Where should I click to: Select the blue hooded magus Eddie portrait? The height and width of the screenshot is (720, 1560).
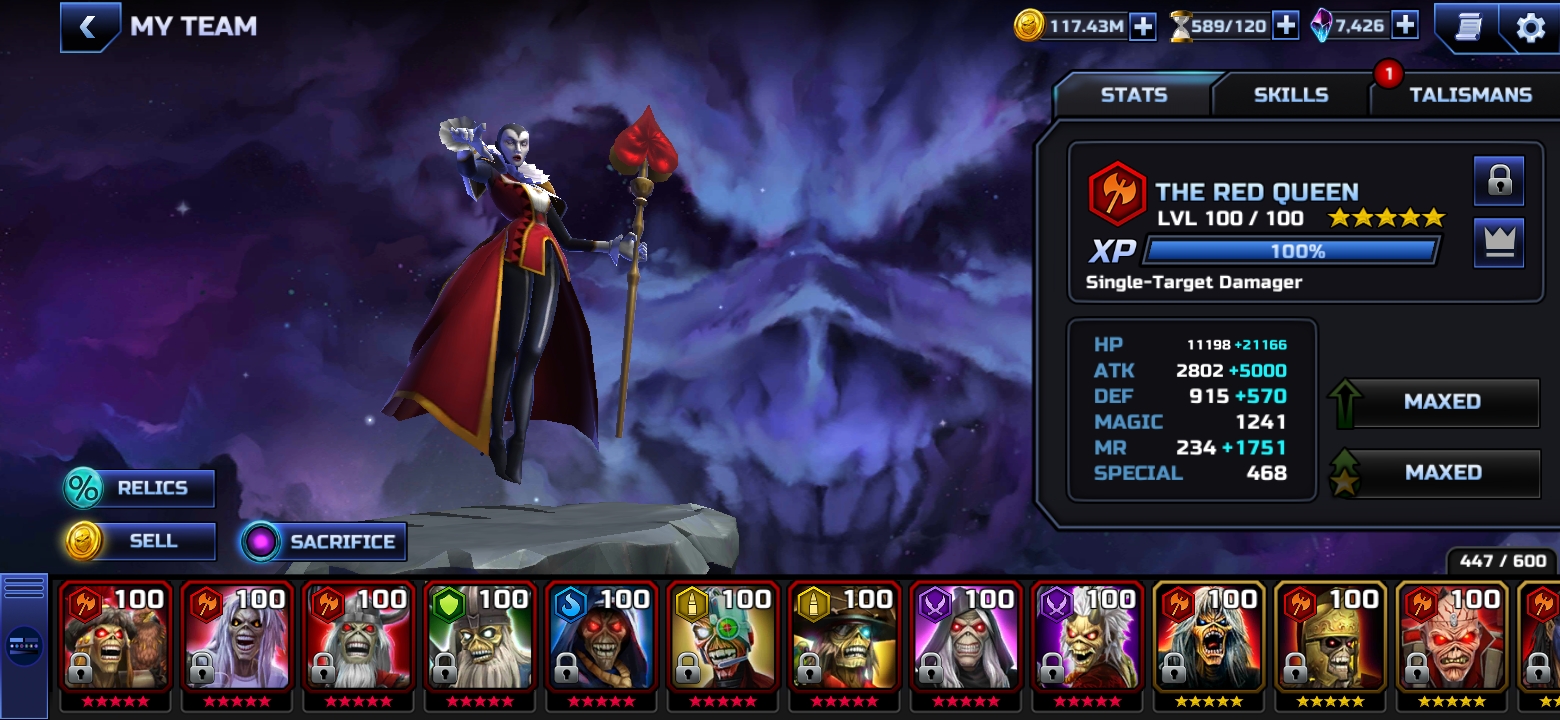coord(603,638)
